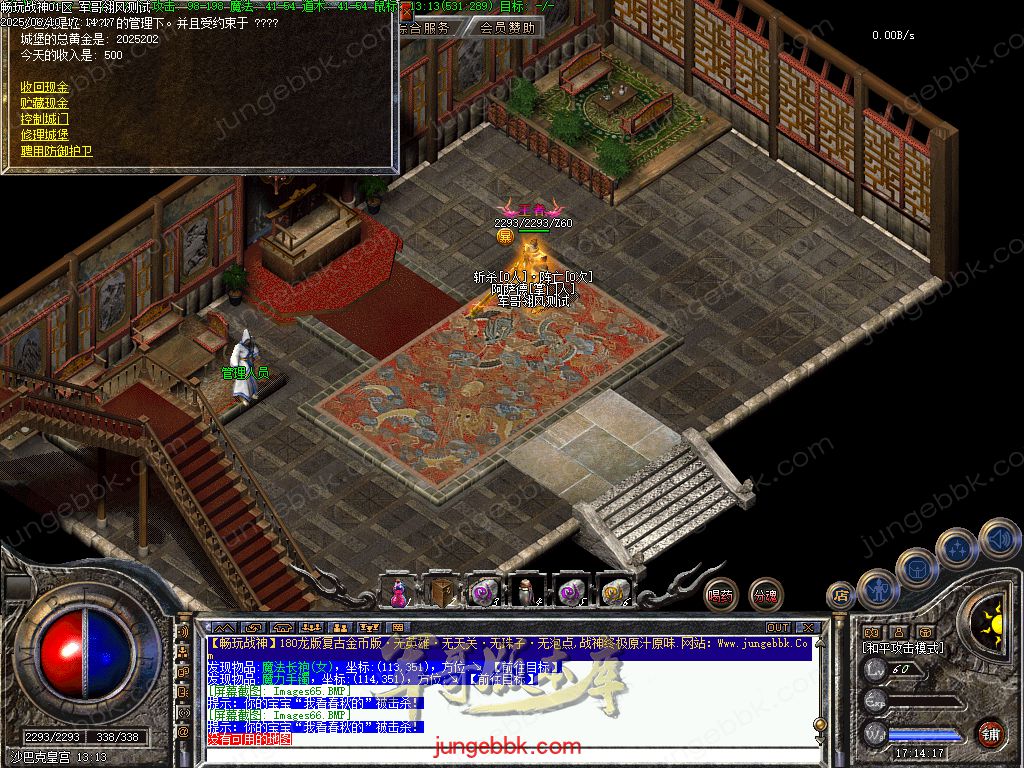Image resolution: width=1024 pixels, height=768 pixels.
Task: Use the pink potion in the hotbar
Action: pyautogui.click(x=398, y=592)
